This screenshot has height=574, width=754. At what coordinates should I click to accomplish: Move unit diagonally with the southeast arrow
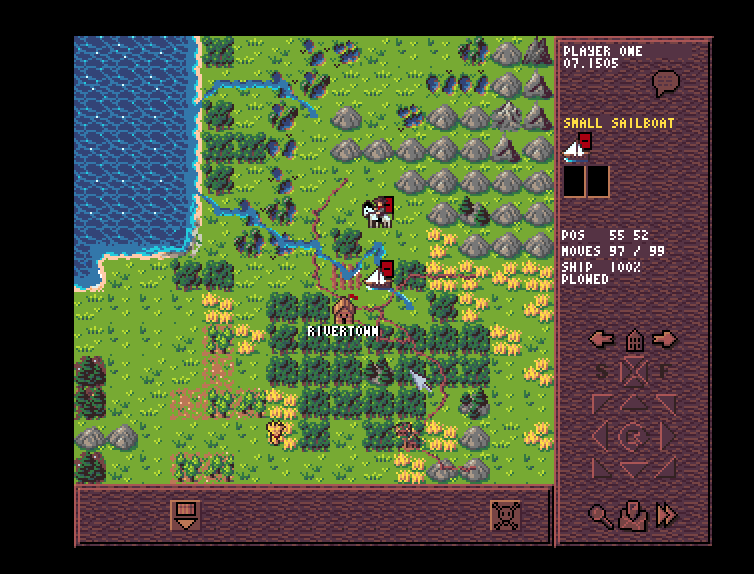coord(663,466)
